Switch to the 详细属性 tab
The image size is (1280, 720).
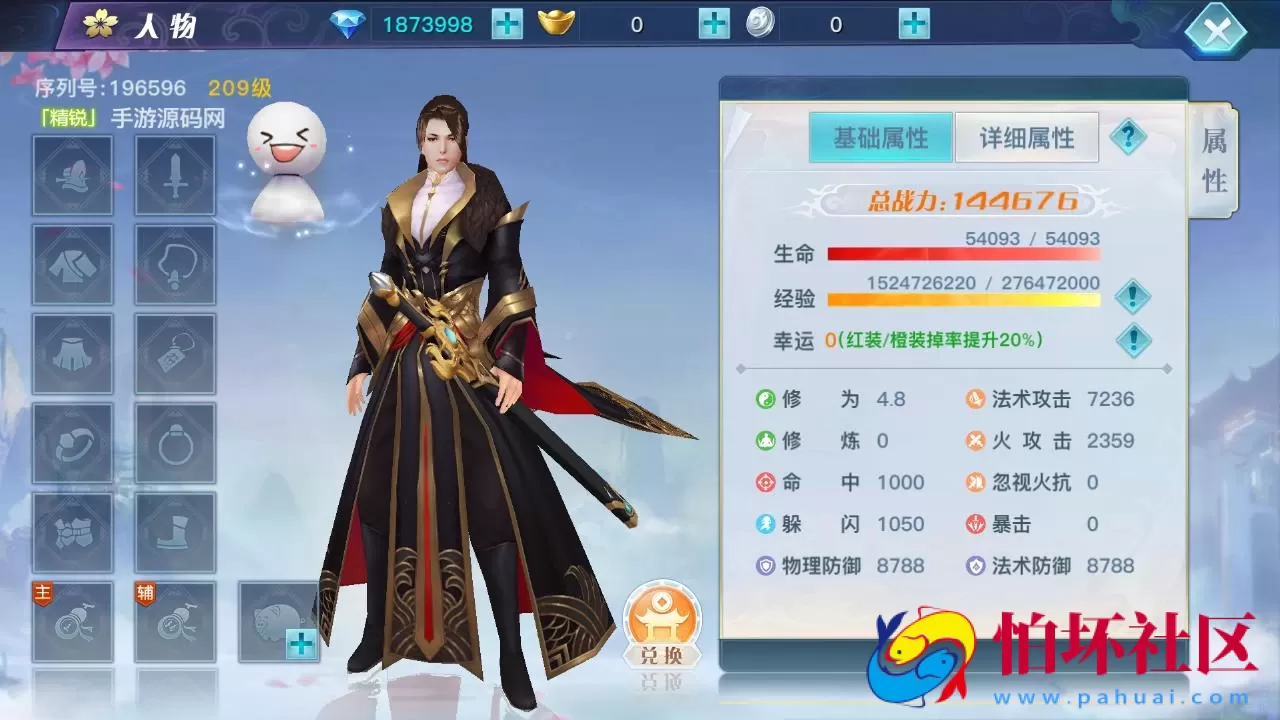point(1027,136)
